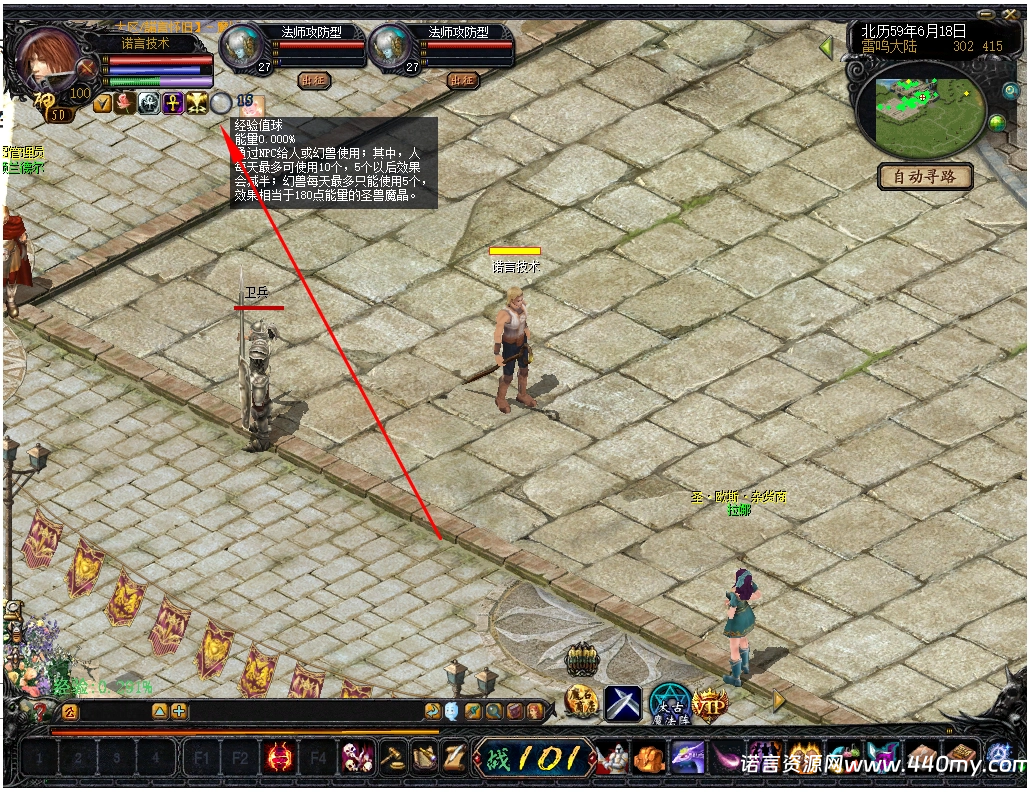Screen dimensions: 1030x794
Task: Open the green globe world map icon
Action: [996, 123]
